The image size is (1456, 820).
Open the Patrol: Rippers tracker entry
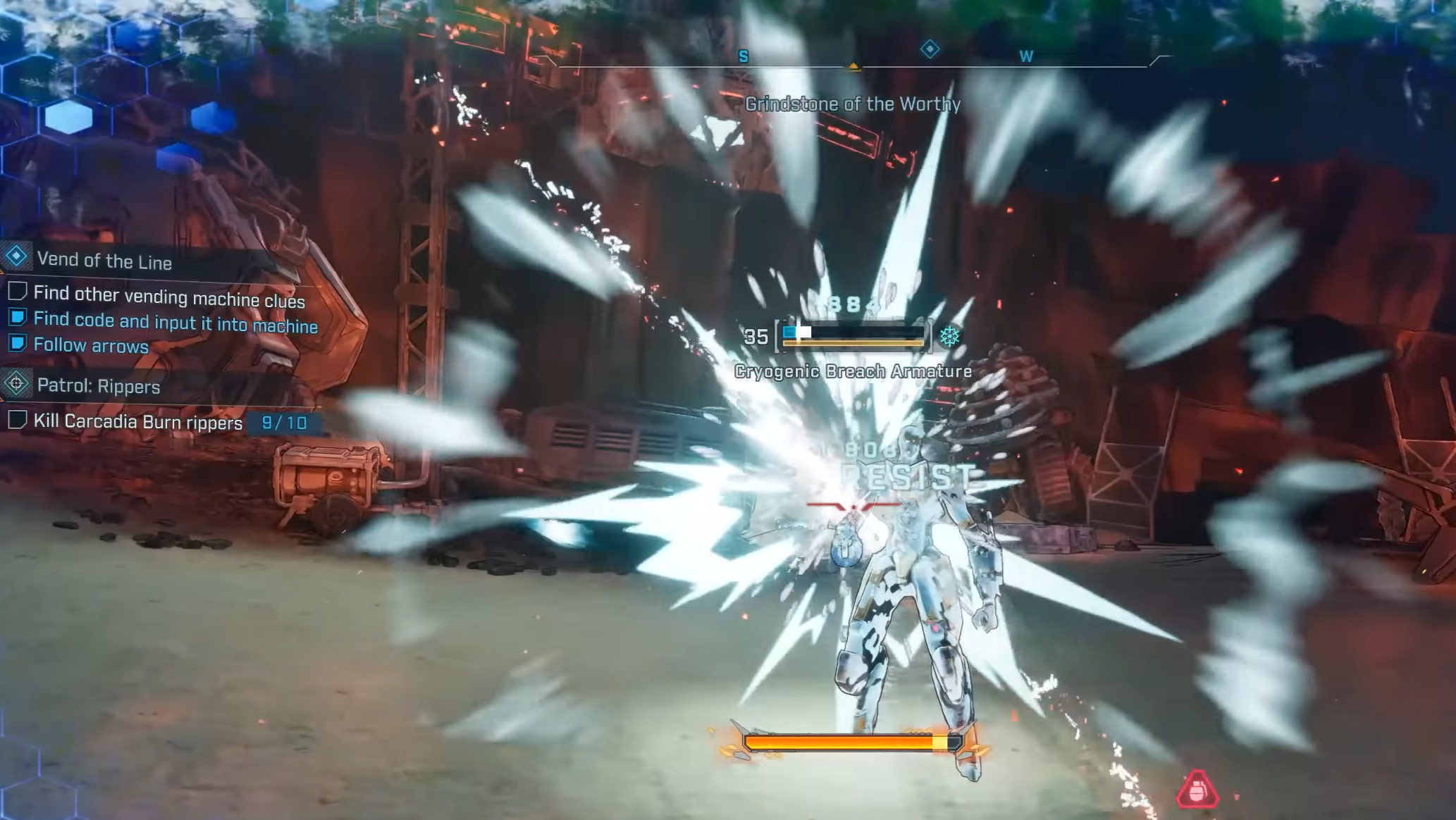pyautogui.click(x=98, y=386)
